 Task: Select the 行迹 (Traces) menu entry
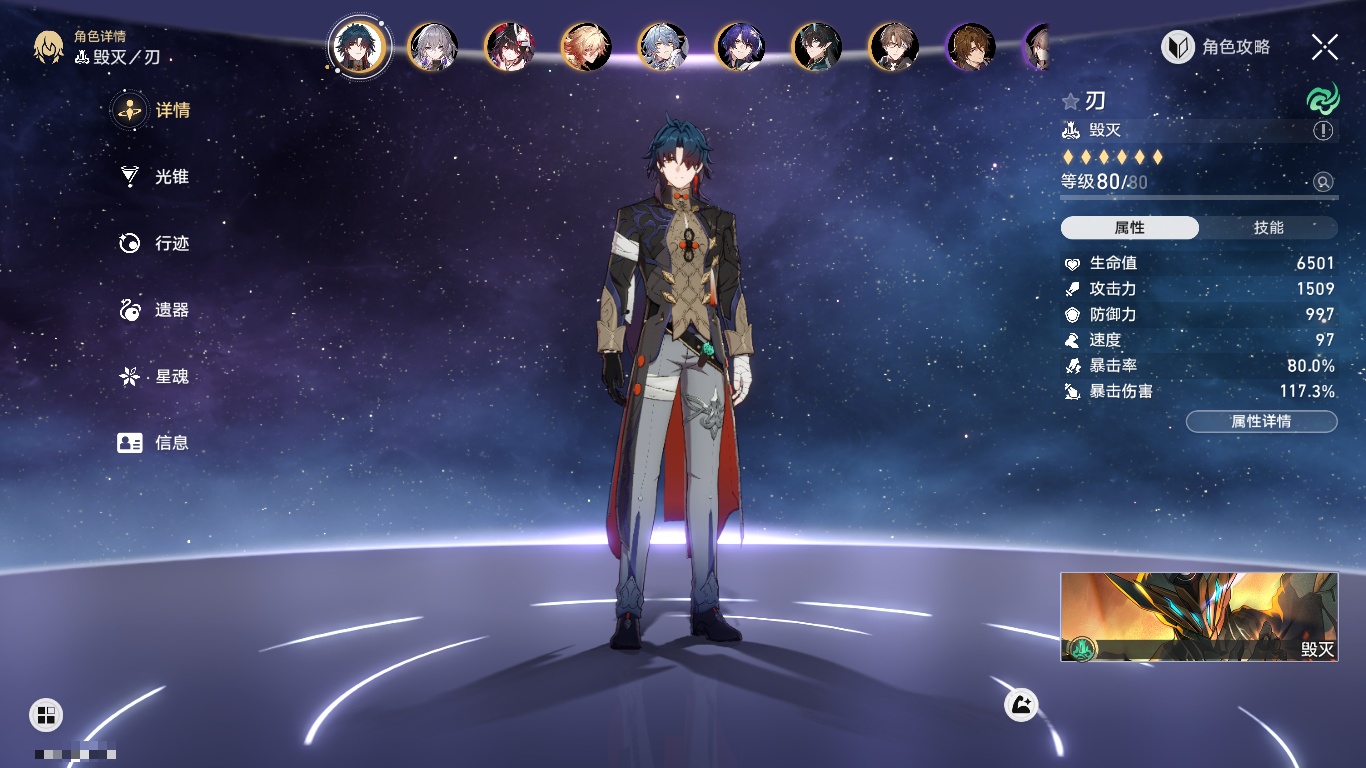[x=155, y=244]
